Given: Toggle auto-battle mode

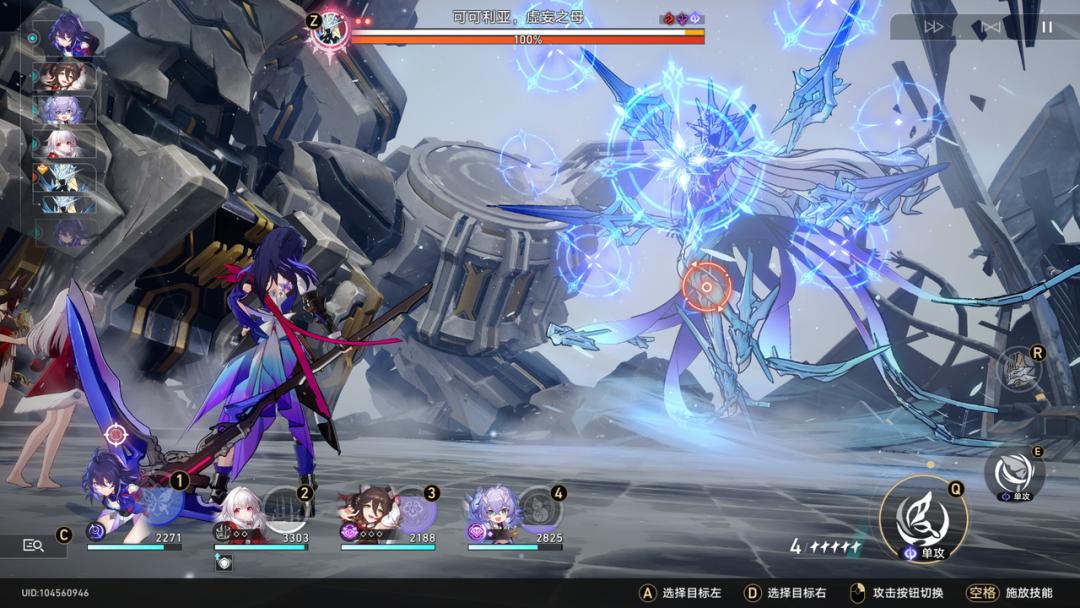Looking at the screenshot, I should click(x=990, y=27).
